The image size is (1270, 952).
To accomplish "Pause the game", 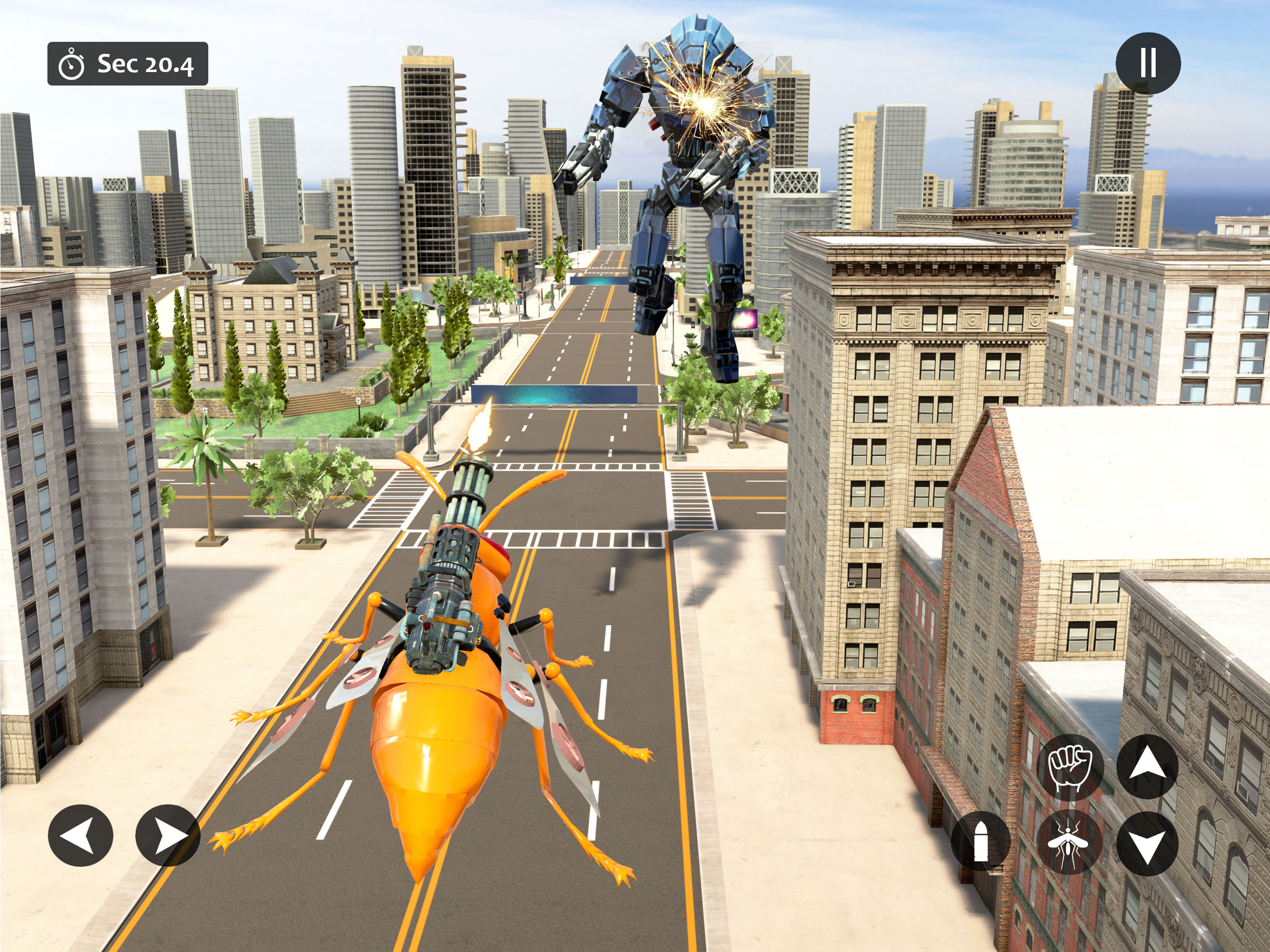I will 1148,63.
